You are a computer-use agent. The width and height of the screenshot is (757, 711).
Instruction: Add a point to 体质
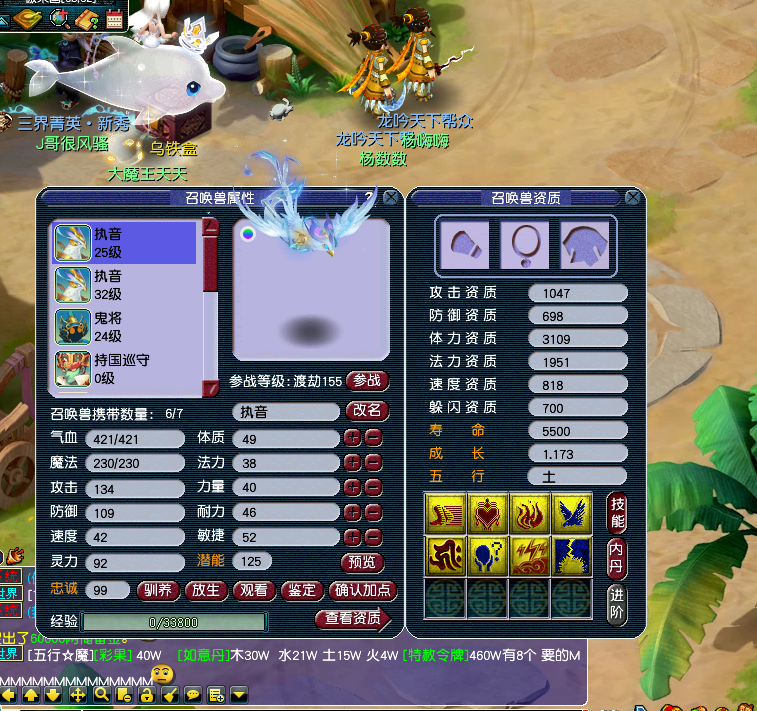click(352, 438)
